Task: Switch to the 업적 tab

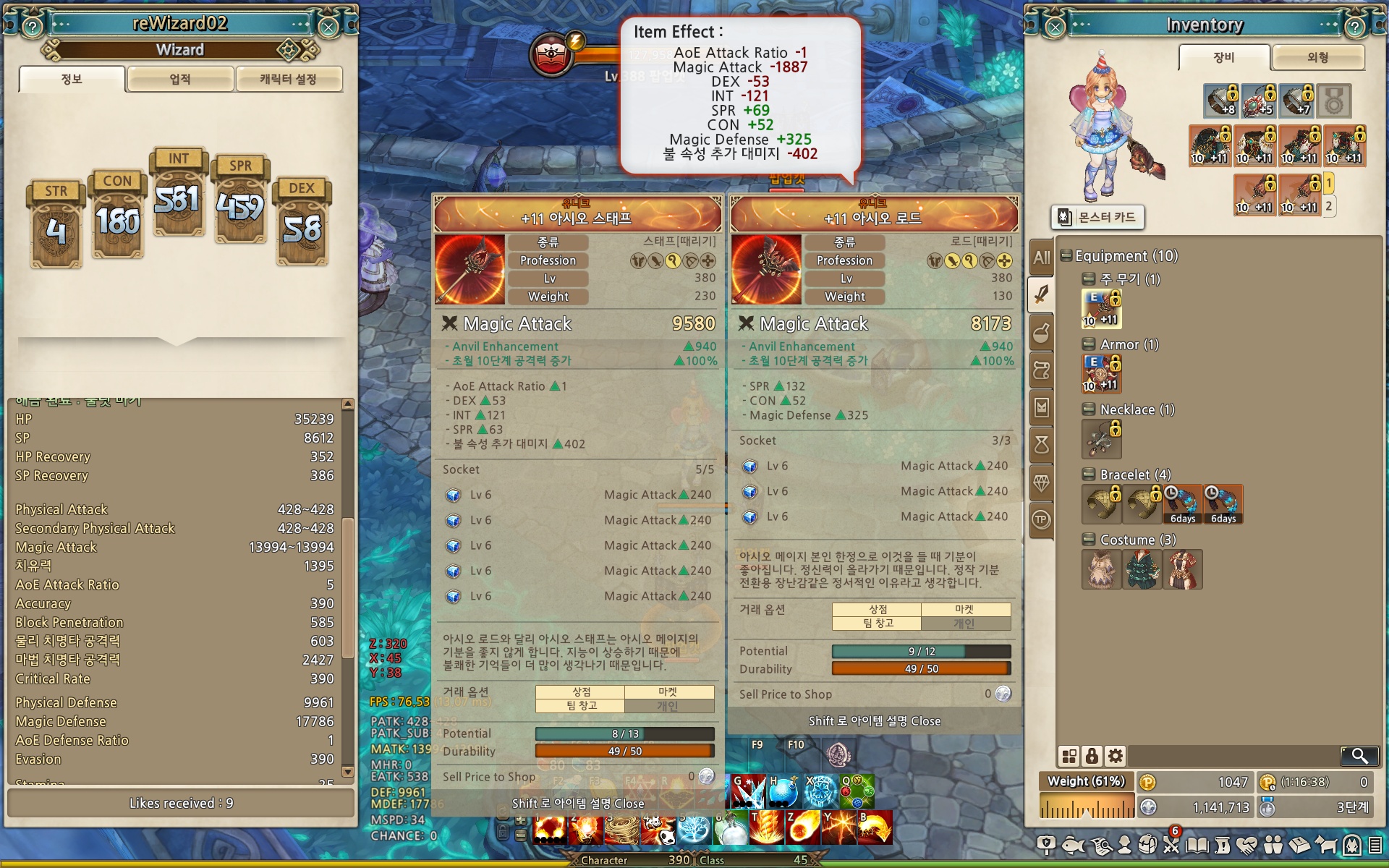Action: tap(180, 79)
